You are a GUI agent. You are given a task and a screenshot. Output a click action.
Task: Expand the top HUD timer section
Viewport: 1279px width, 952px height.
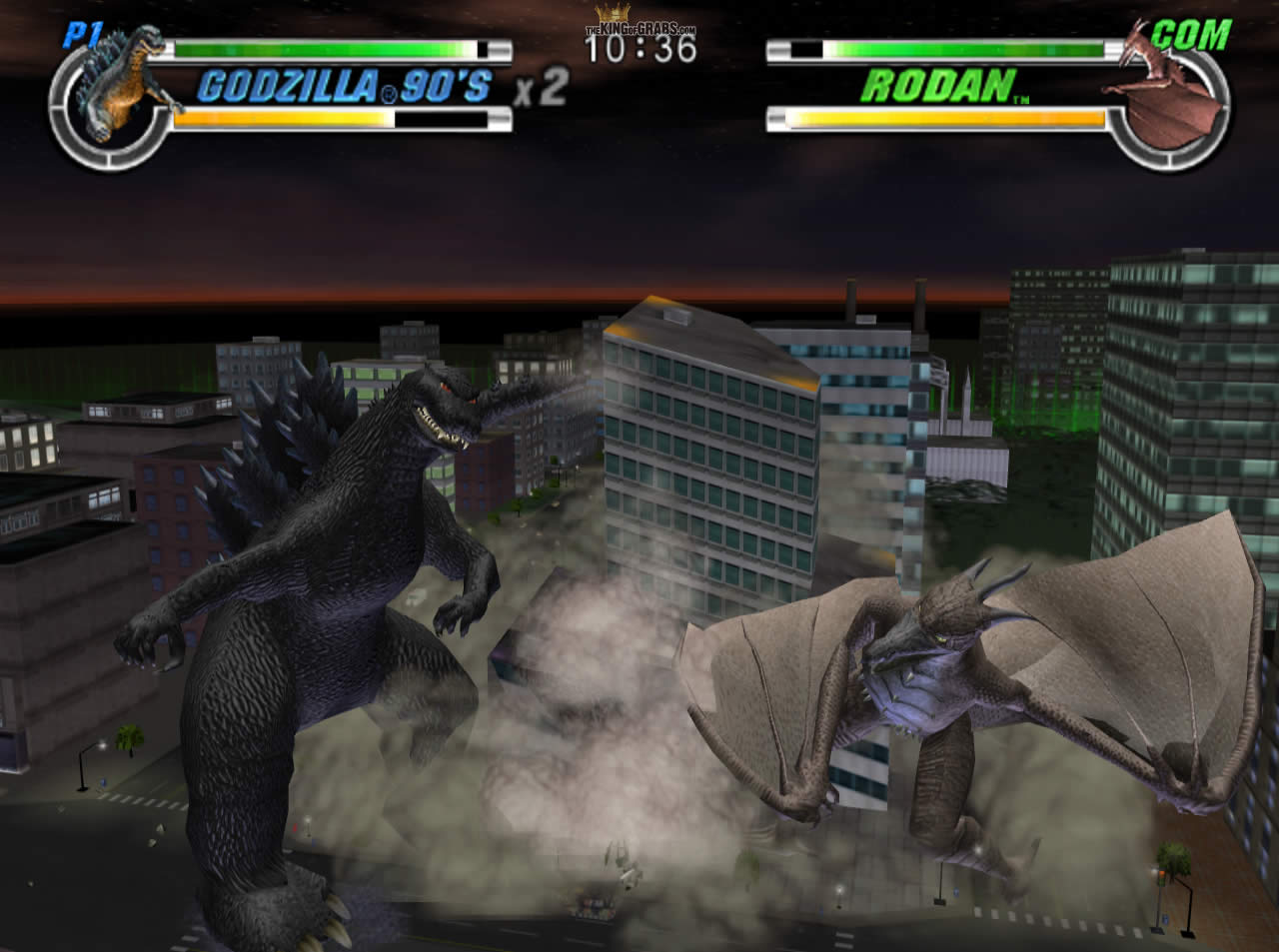point(639,40)
